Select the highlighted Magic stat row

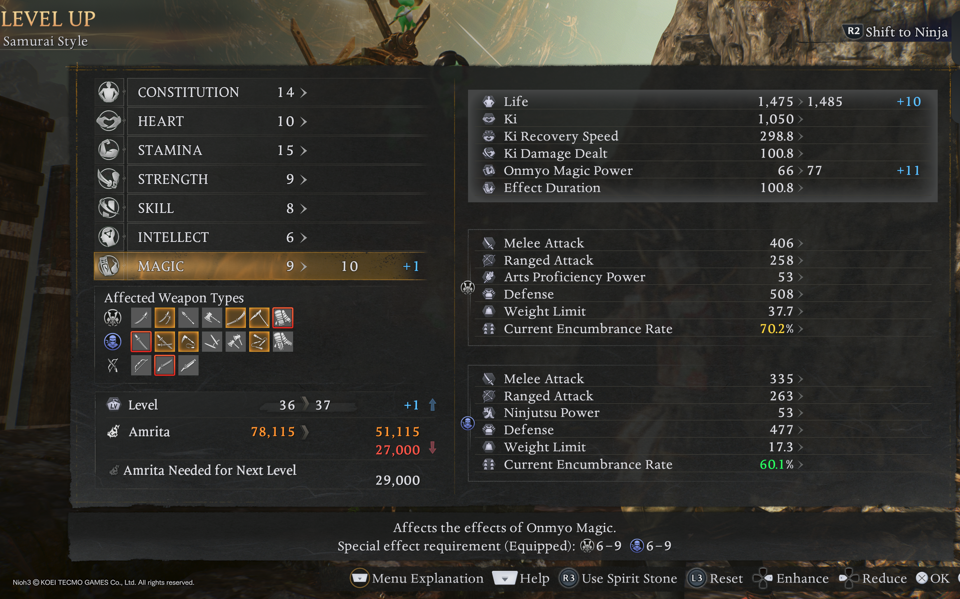(x=260, y=266)
